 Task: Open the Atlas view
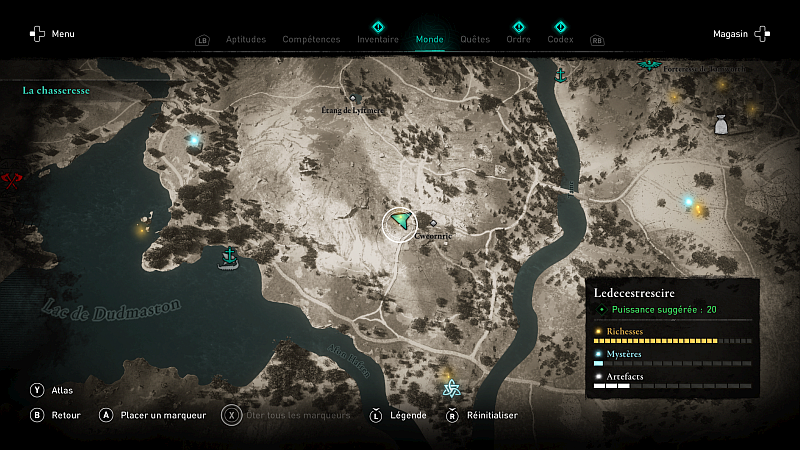(52, 390)
